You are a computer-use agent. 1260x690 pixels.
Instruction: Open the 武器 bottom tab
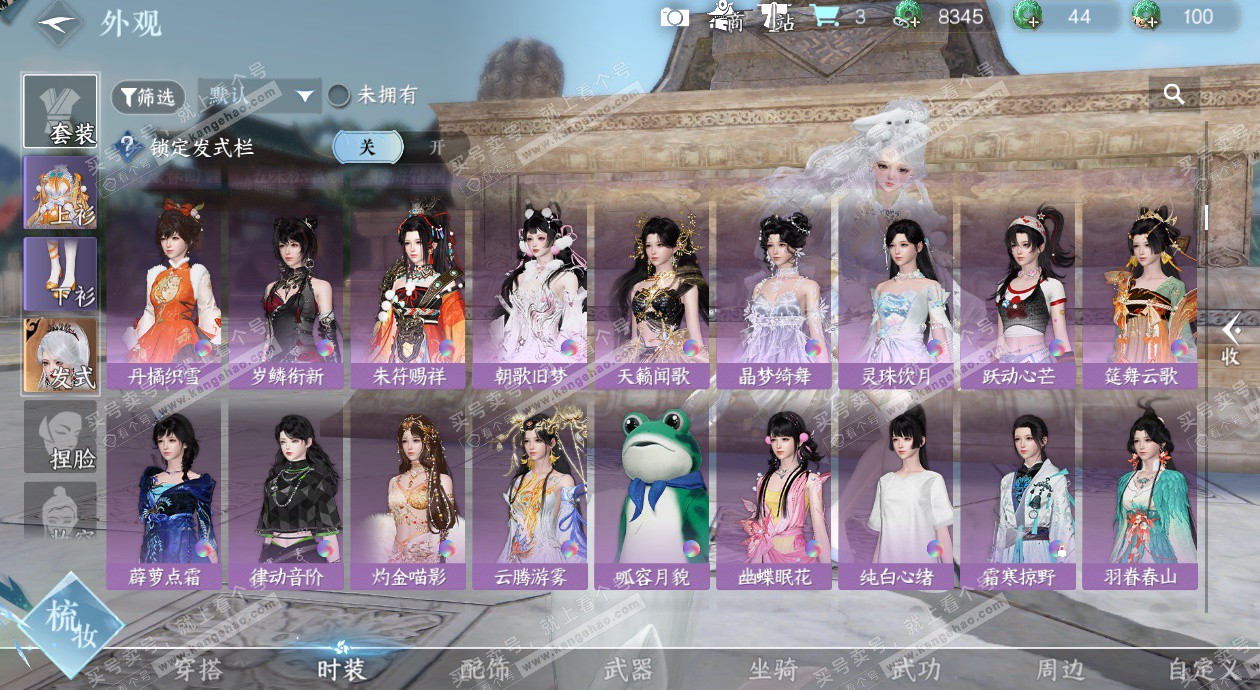(628, 669)
